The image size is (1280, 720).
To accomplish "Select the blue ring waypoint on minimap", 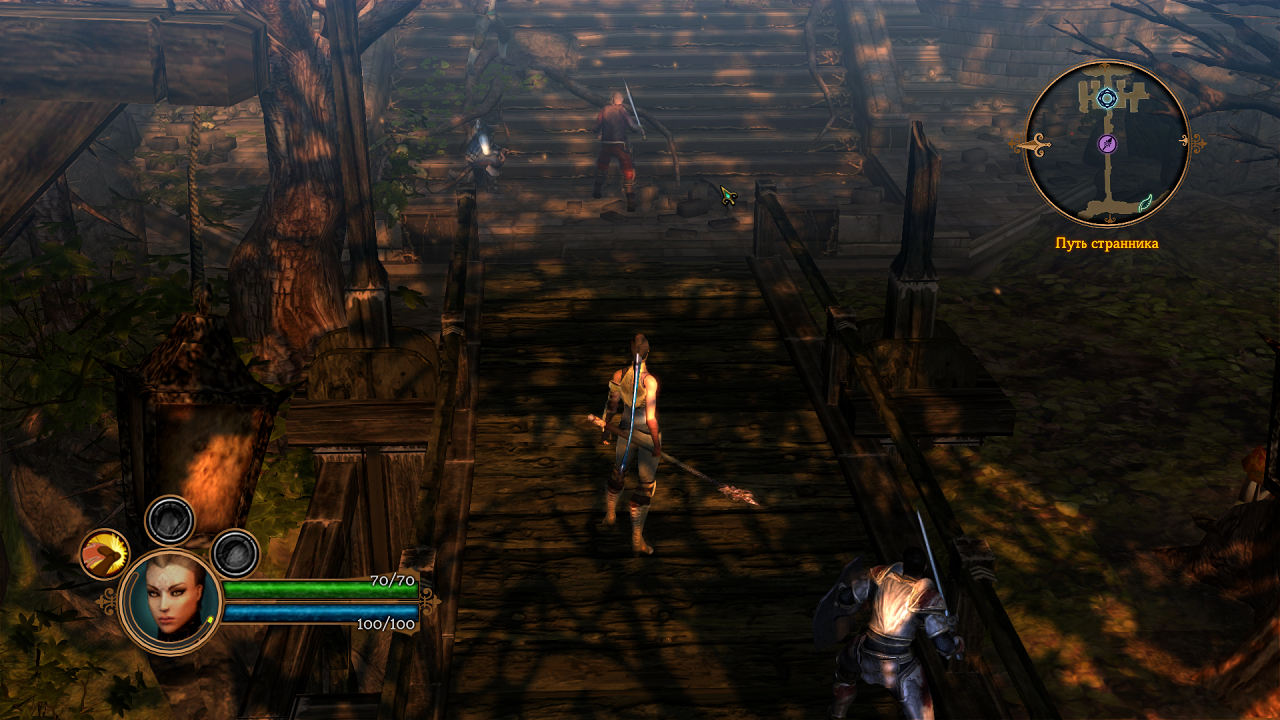I will tap(1106, 98).
